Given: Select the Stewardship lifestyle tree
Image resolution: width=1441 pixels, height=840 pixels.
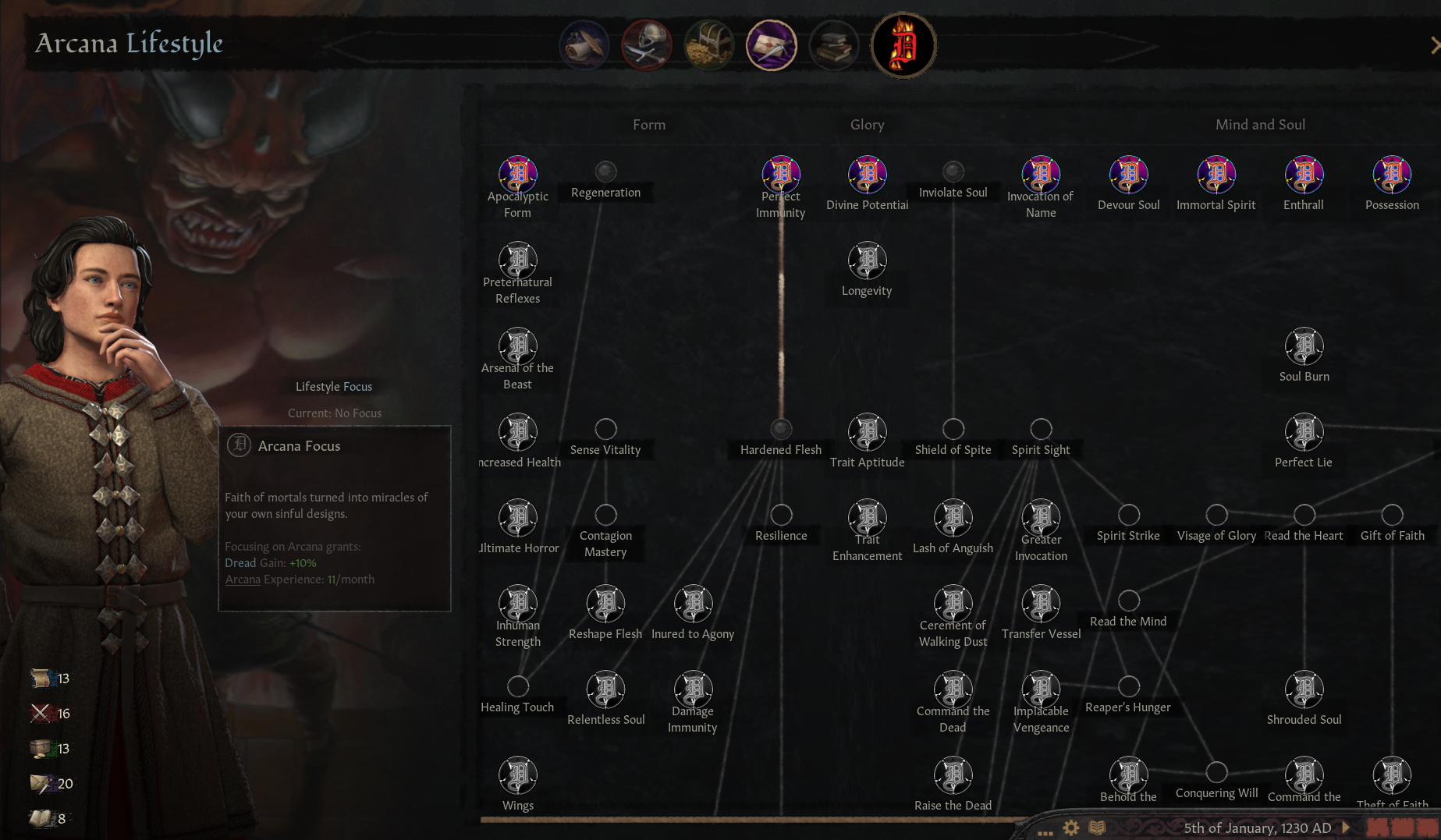Looking at the screenshot, I should (709, 45).
